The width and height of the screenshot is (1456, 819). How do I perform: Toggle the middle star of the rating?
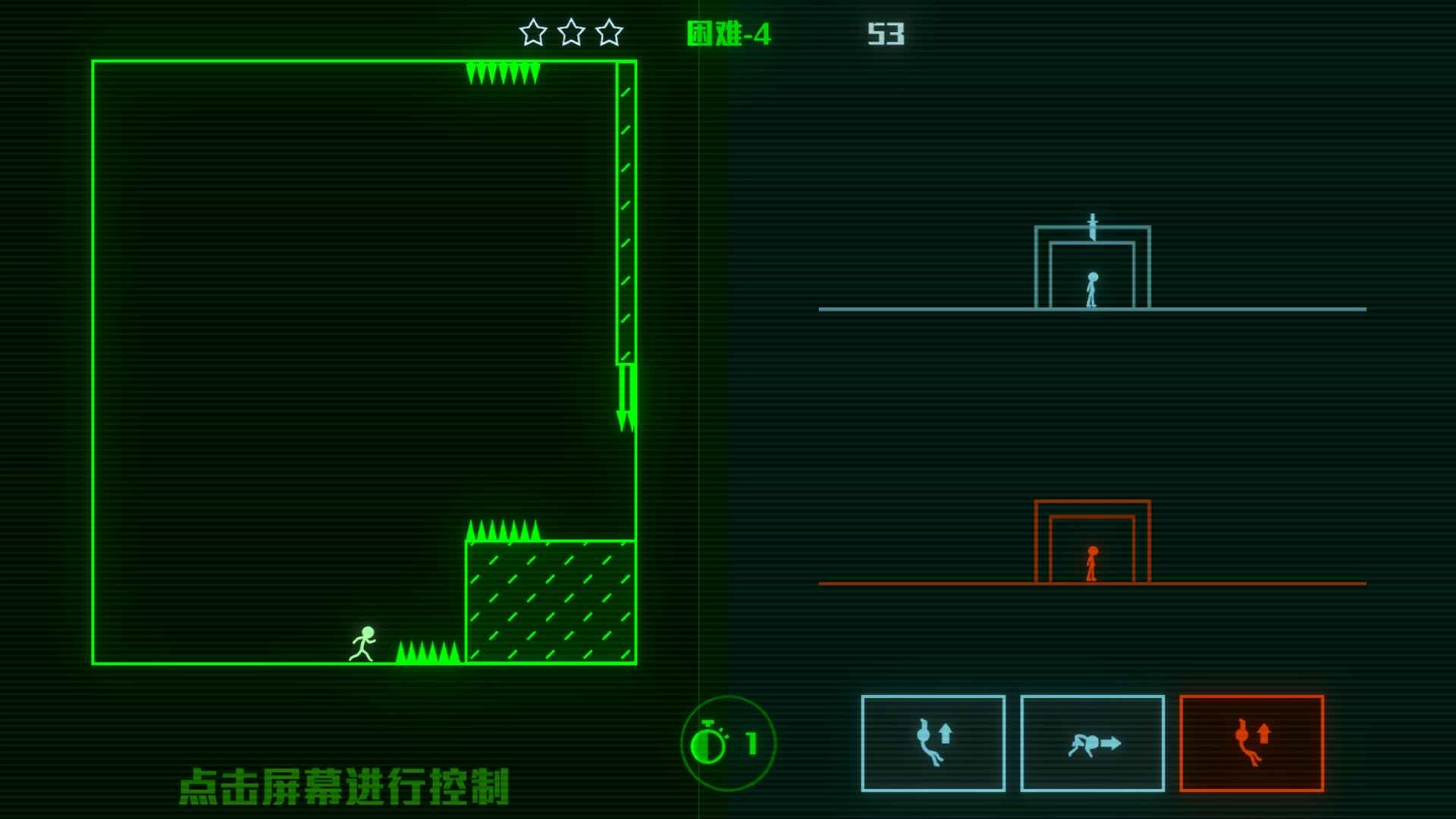(571, 32)
